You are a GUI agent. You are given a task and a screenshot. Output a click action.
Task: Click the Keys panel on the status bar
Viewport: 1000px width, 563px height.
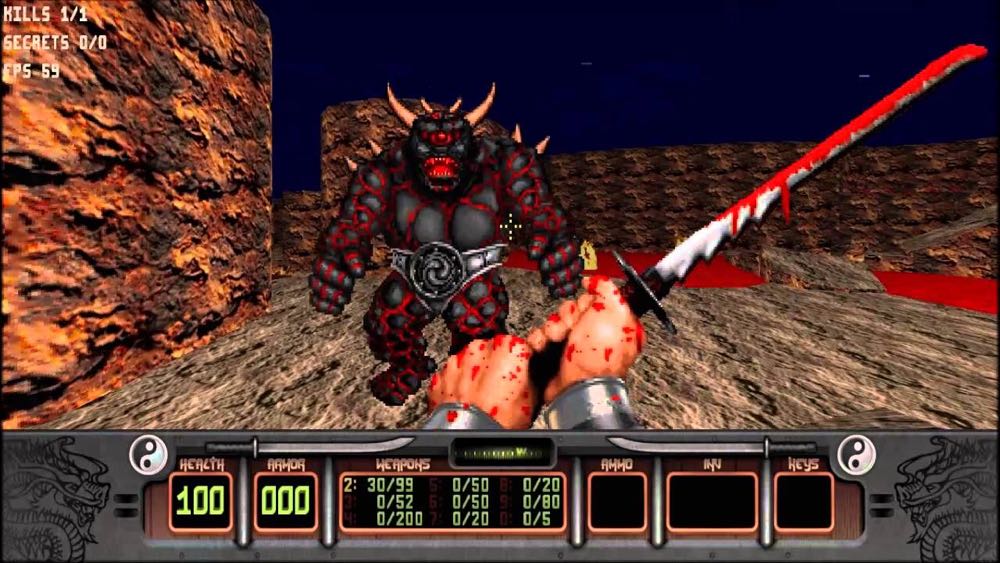(803, 501)
